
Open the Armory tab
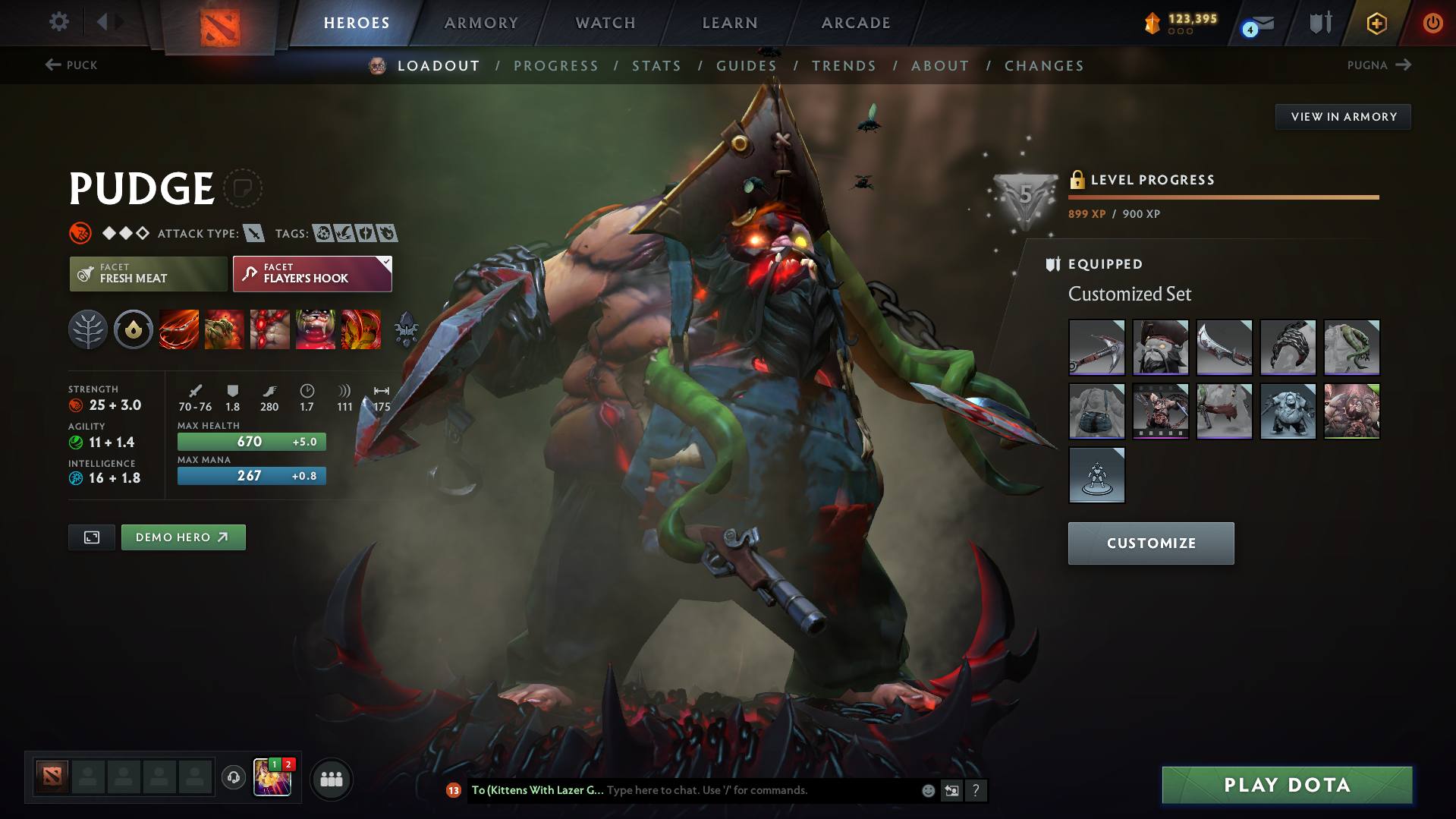click(481, 23)
